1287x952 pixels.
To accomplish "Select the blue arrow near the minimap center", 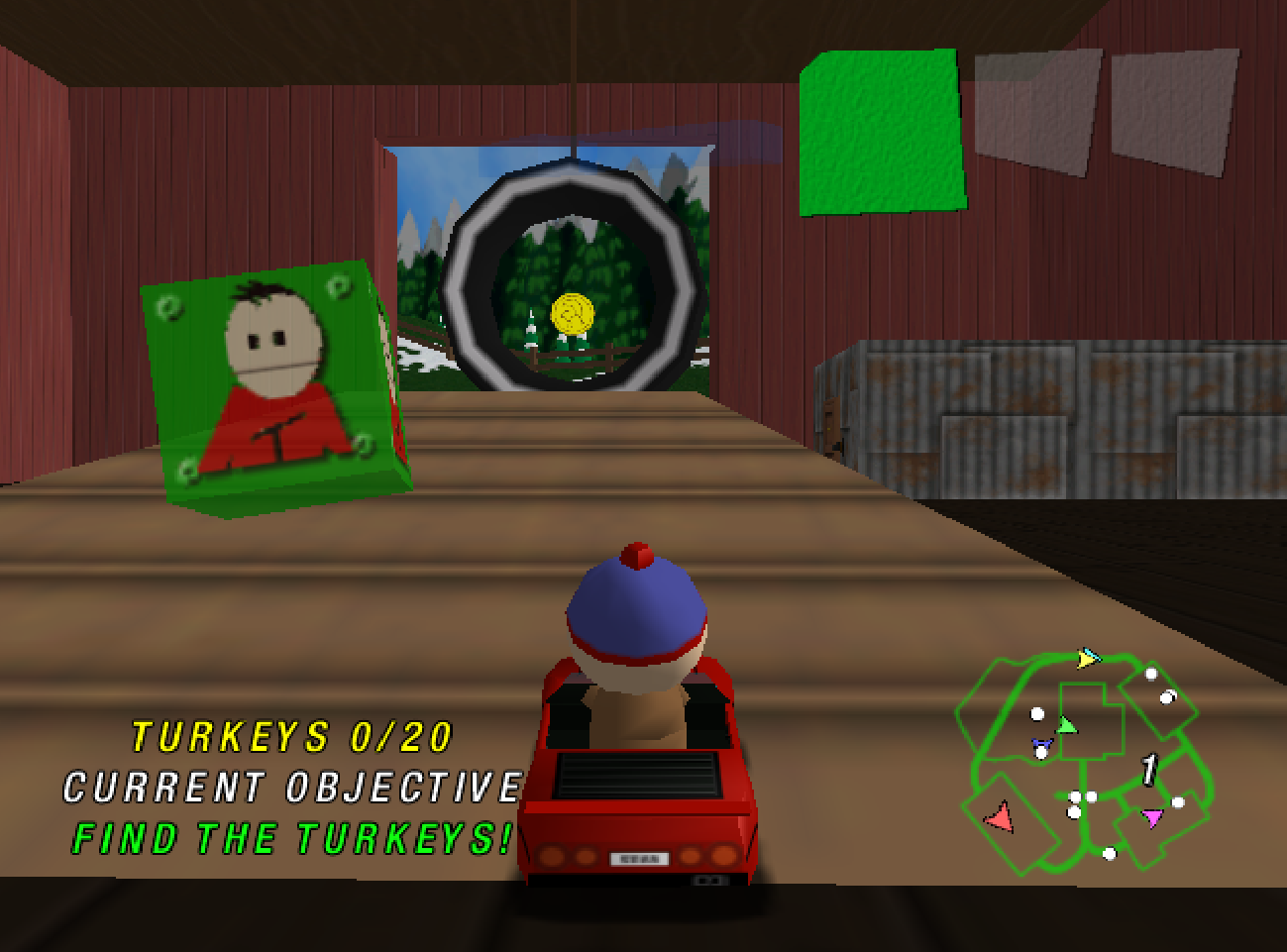I will (x=1042, y=743).
